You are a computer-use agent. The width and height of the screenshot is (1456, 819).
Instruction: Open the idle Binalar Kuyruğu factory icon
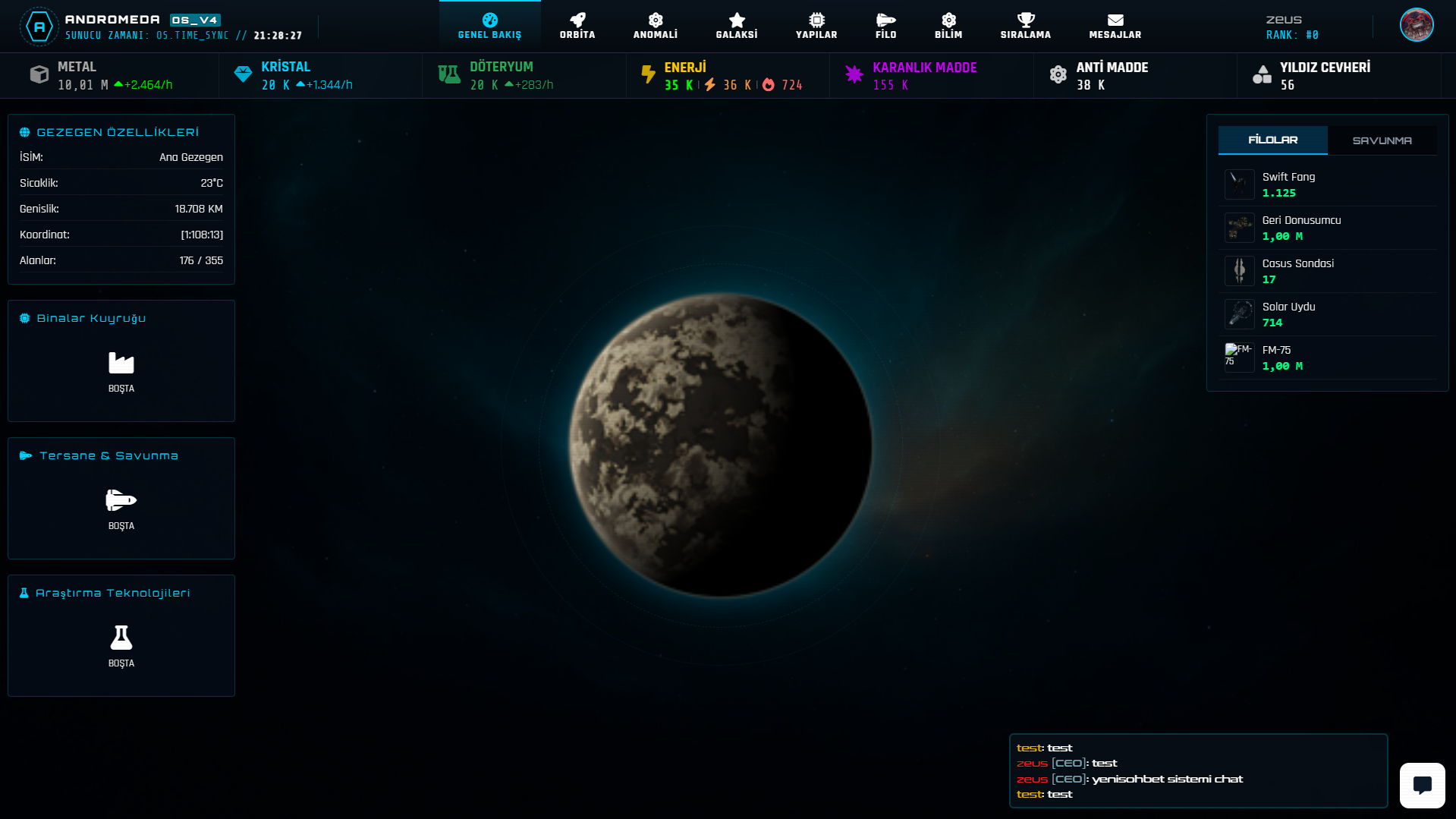[x=121, y=364]
